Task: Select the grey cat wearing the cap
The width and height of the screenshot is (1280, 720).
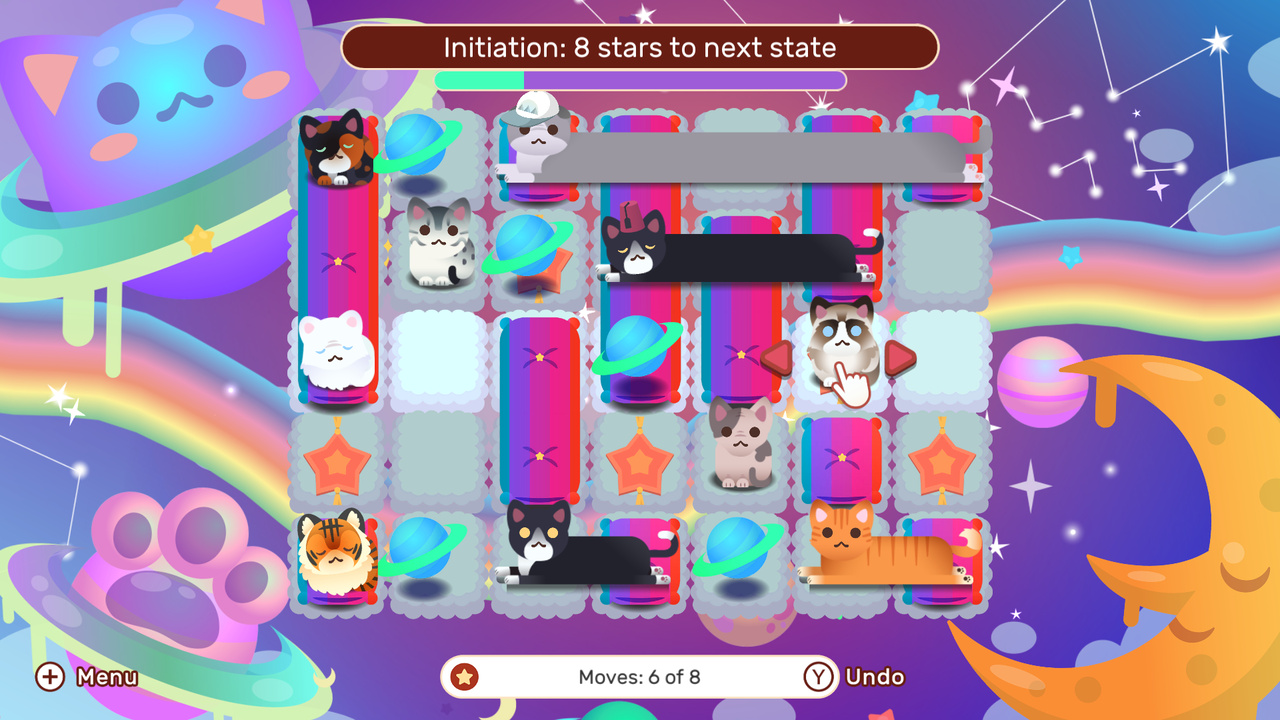Action: coord(536,140)
